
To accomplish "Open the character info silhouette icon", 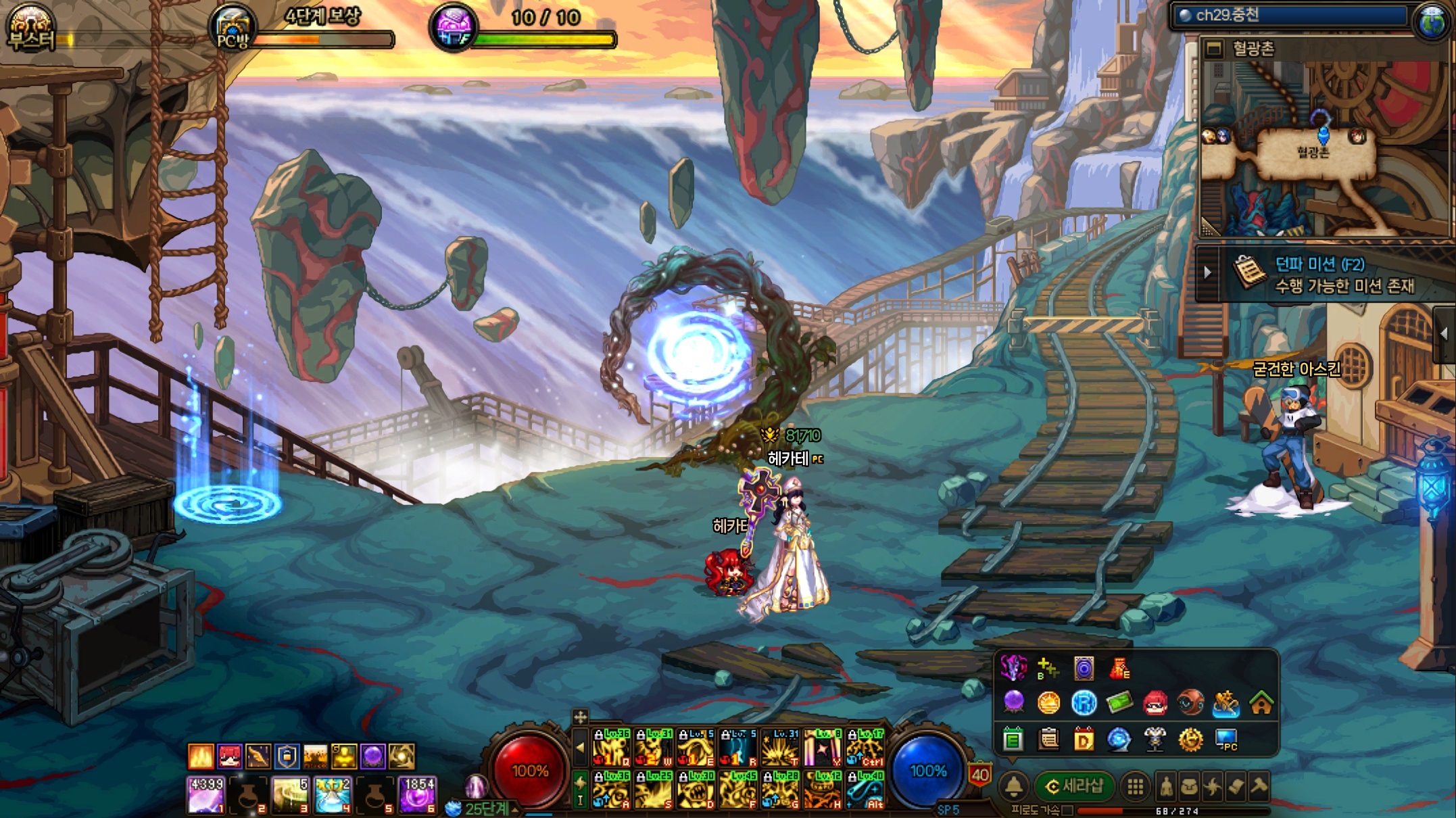I will click(1167, 786).
